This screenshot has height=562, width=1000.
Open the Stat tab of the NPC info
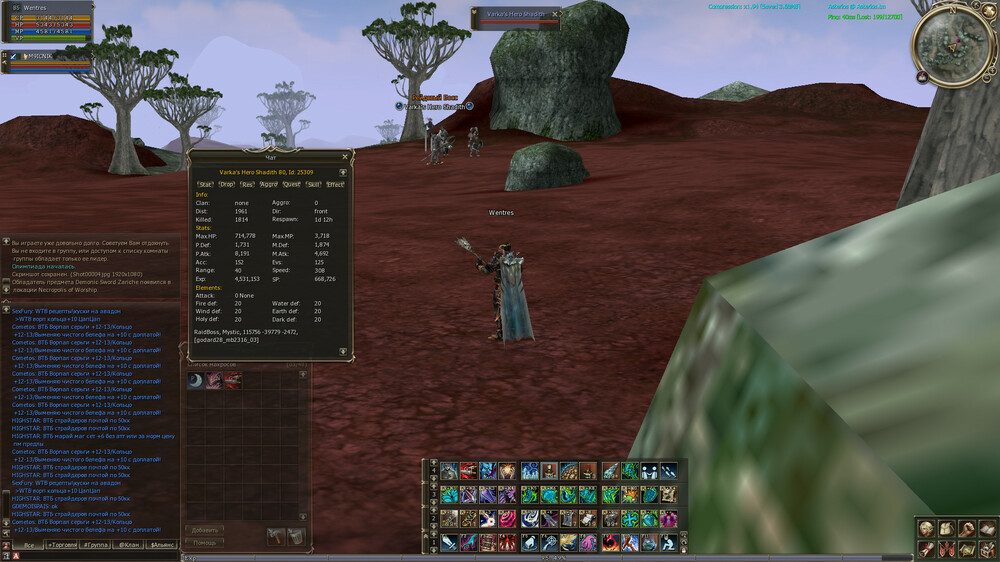(x=205, y=184)
